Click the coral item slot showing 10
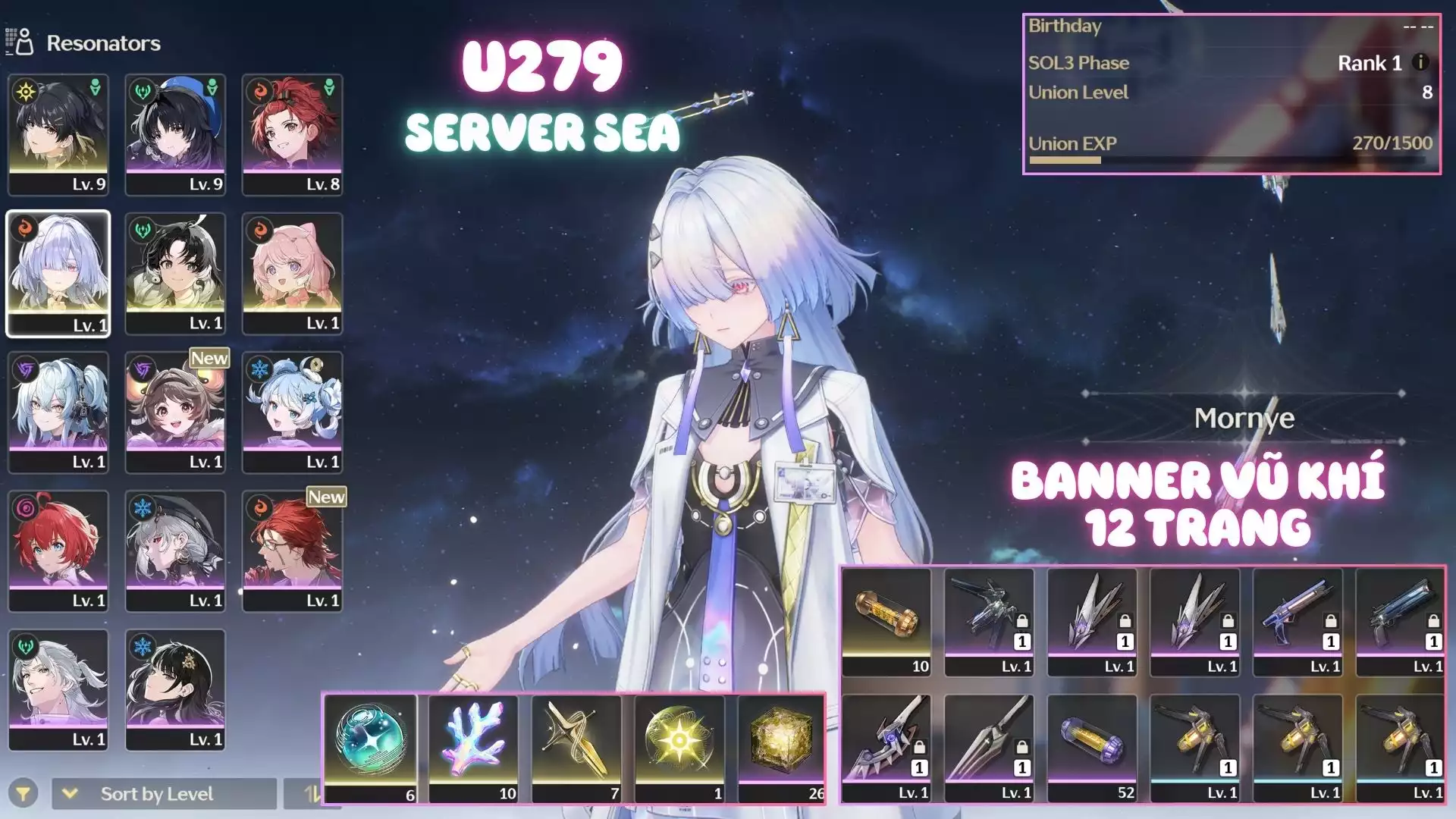Viewport: 1456px width, 819px height. 473,748
